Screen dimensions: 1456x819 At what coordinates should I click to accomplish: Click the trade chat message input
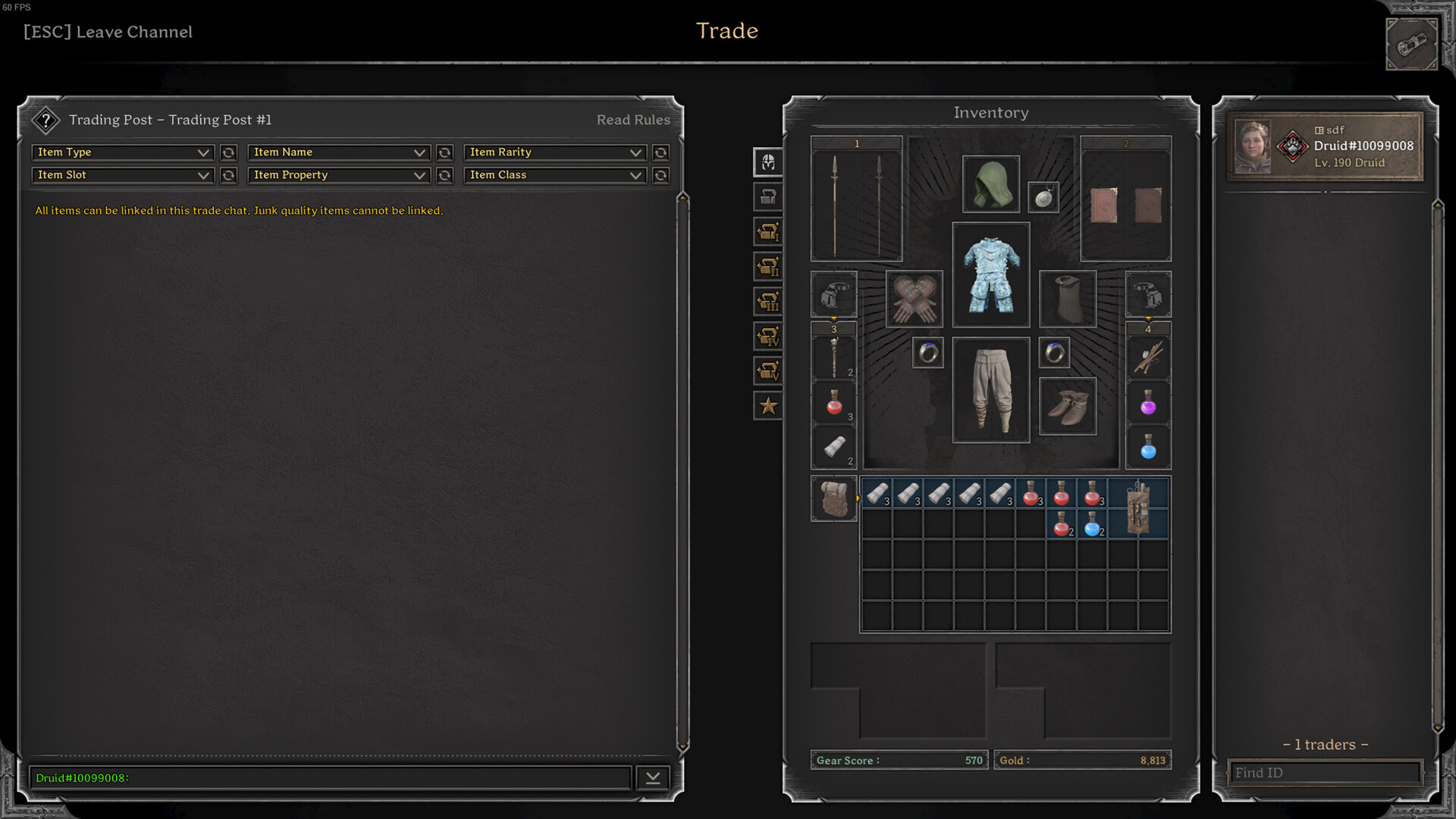coord(330,778)
